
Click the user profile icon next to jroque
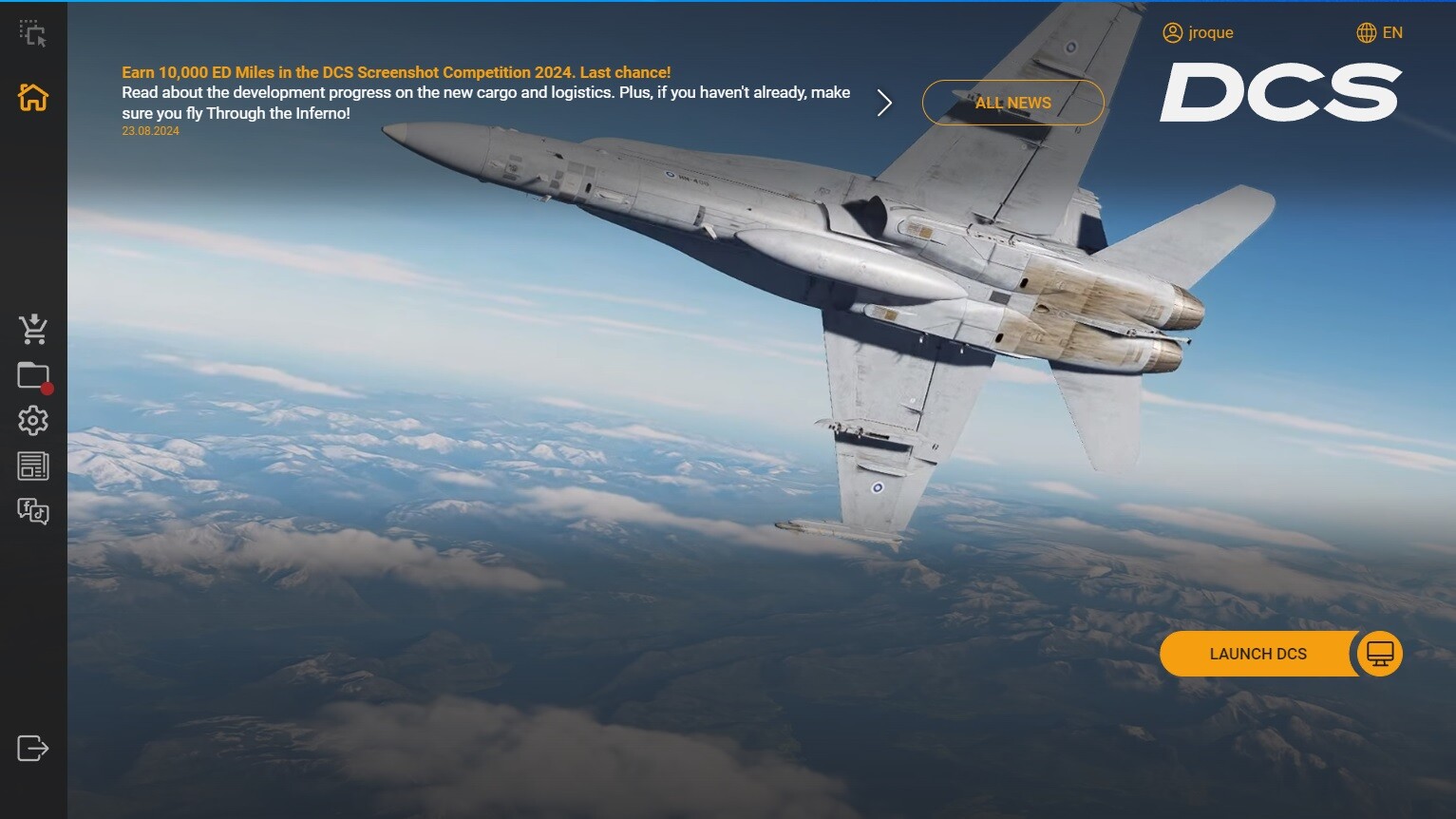coord(1171,32)
